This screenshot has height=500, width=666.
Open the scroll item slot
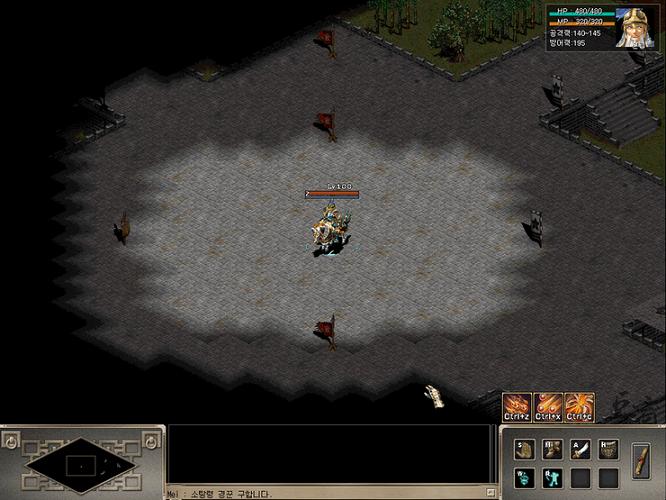pyautogui.click(x=642, y=462)
